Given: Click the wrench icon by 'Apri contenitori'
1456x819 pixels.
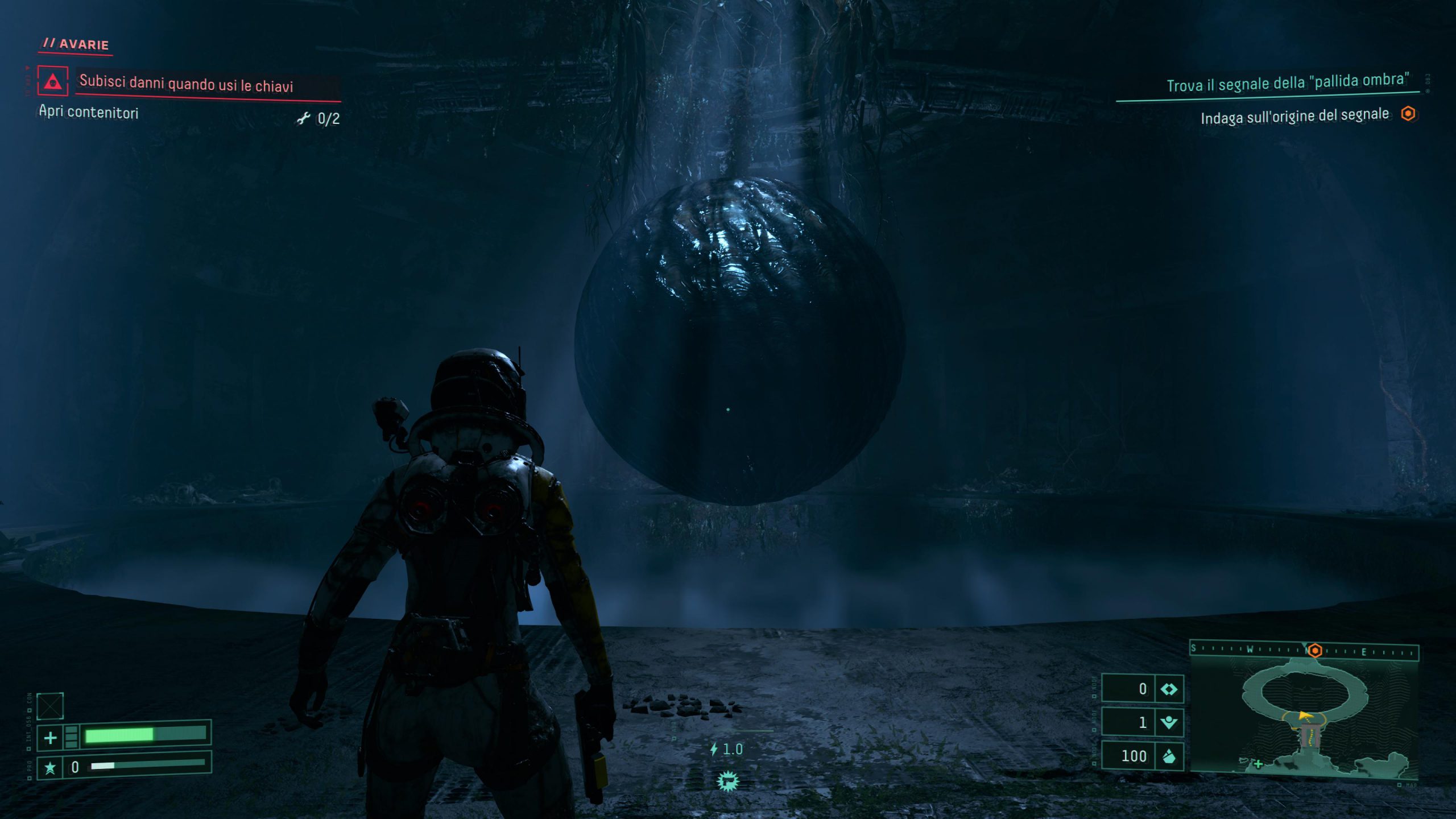Looking at the screenshot, I should (x=304, y=118).
